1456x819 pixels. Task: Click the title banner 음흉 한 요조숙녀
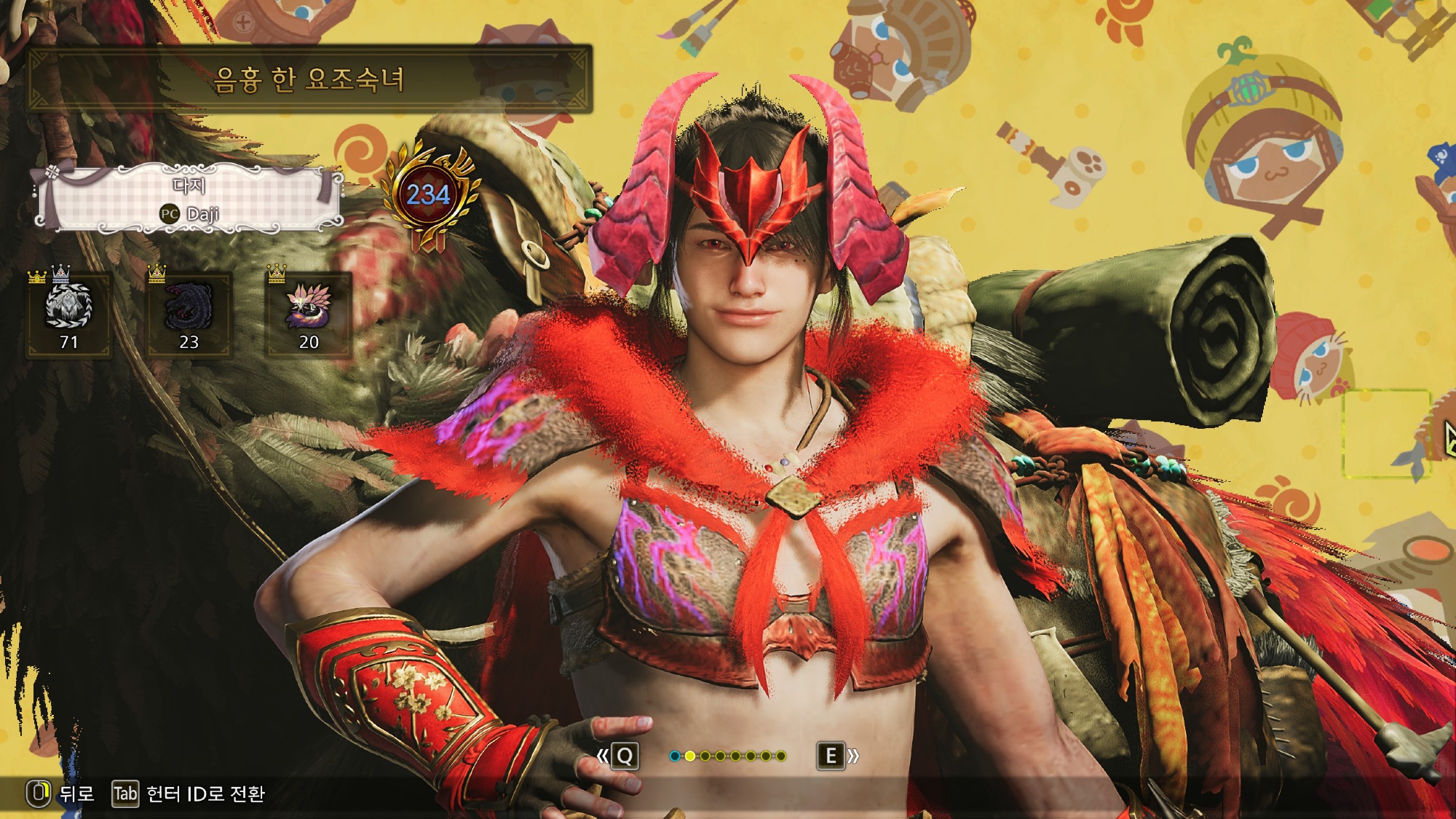[x=309, y=79]
